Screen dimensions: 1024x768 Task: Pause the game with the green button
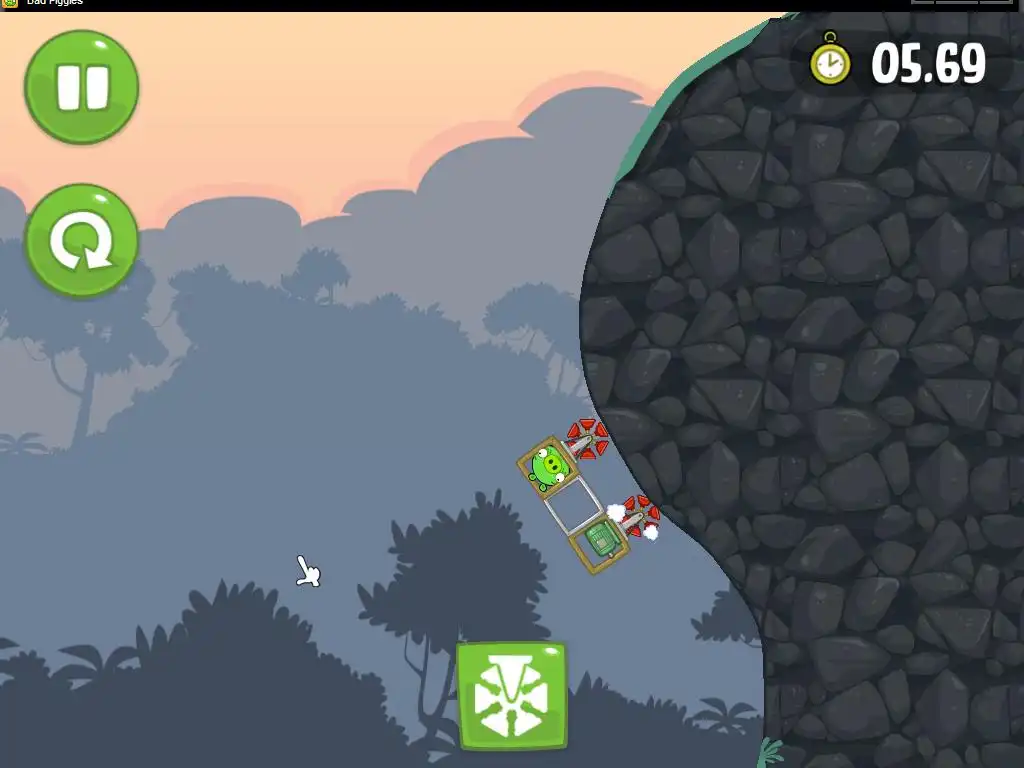point(81,87)
